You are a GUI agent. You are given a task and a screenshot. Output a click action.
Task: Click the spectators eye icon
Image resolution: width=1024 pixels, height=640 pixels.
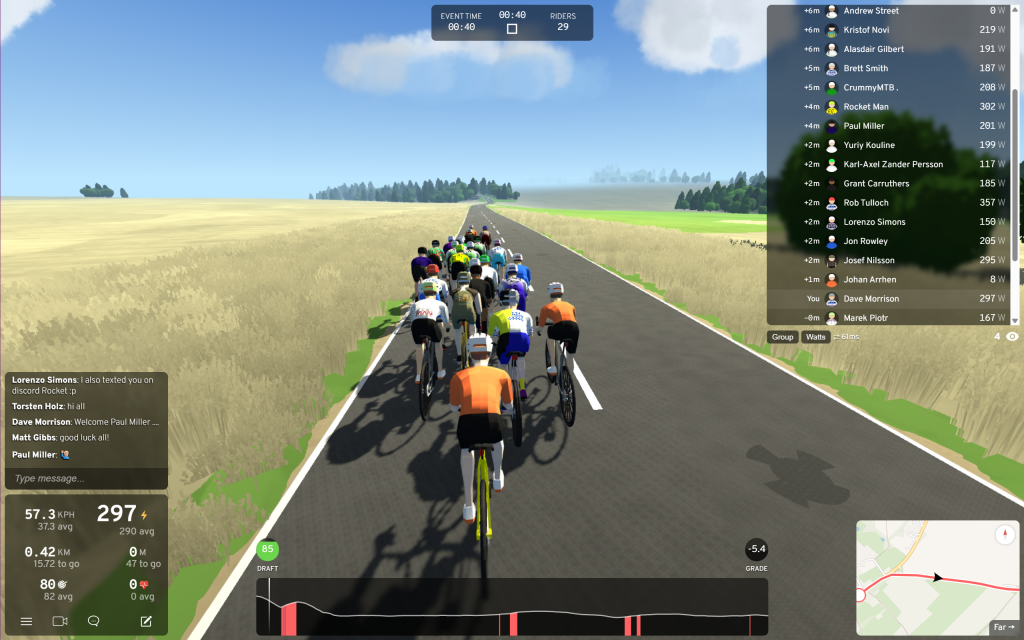tap(1012, 337)
